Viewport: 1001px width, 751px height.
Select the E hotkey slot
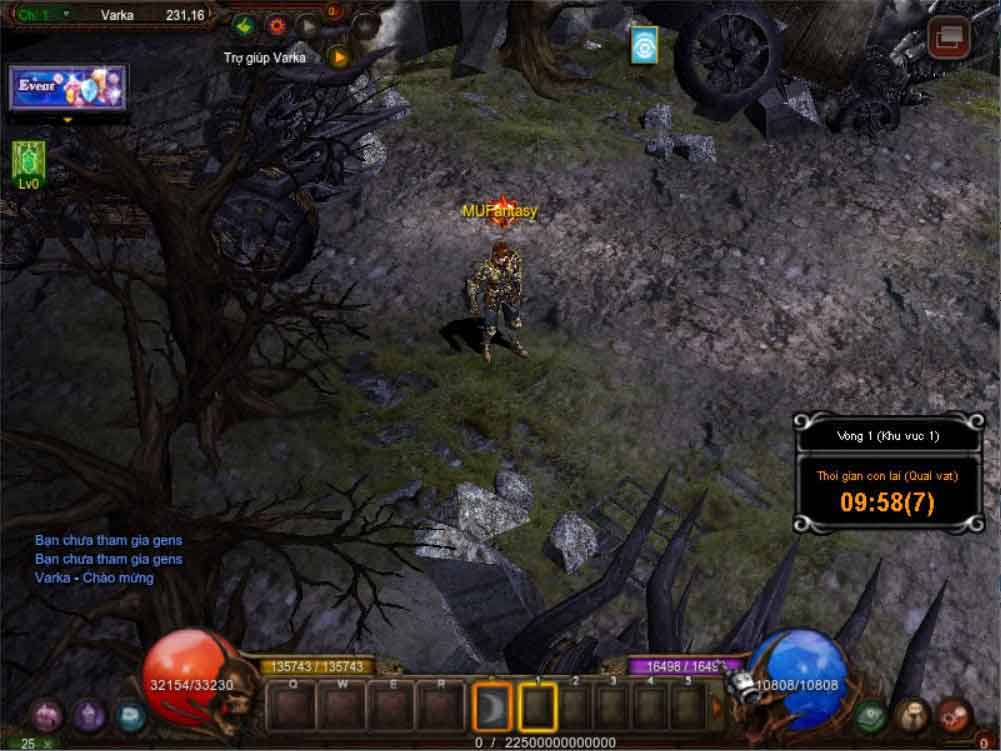(x=391, y=707)
